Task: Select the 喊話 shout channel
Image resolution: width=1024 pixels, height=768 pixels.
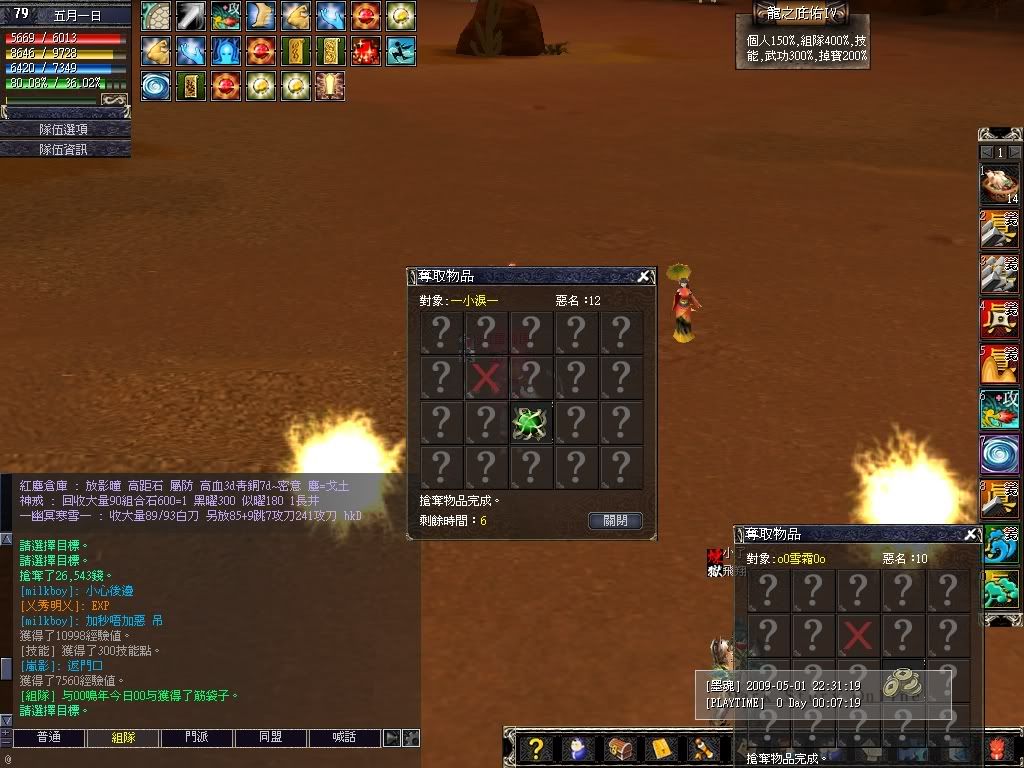Action: click(x=345, y=738)
